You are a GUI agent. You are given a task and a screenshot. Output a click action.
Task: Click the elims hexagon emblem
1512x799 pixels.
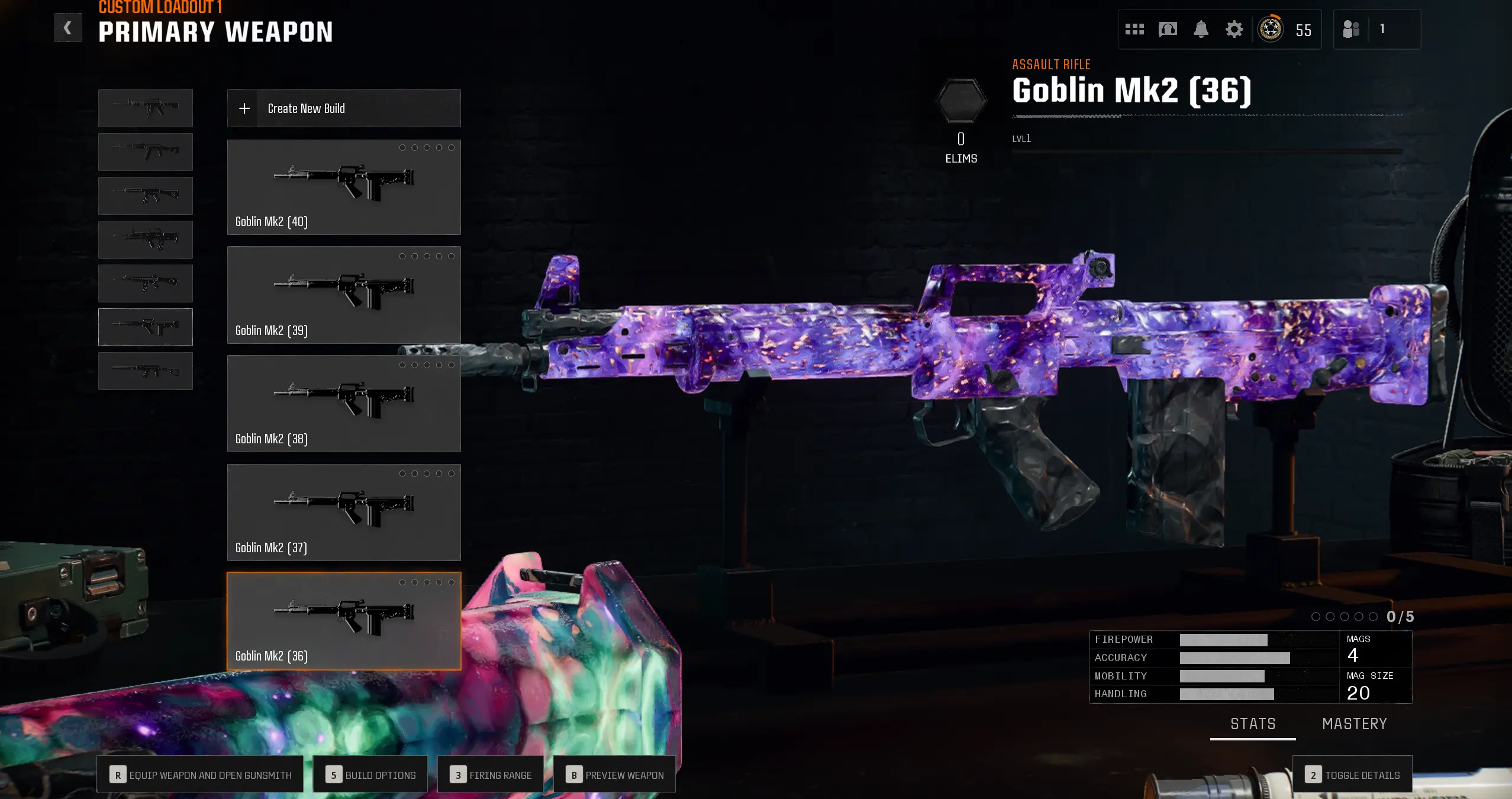tap(960, 101)
